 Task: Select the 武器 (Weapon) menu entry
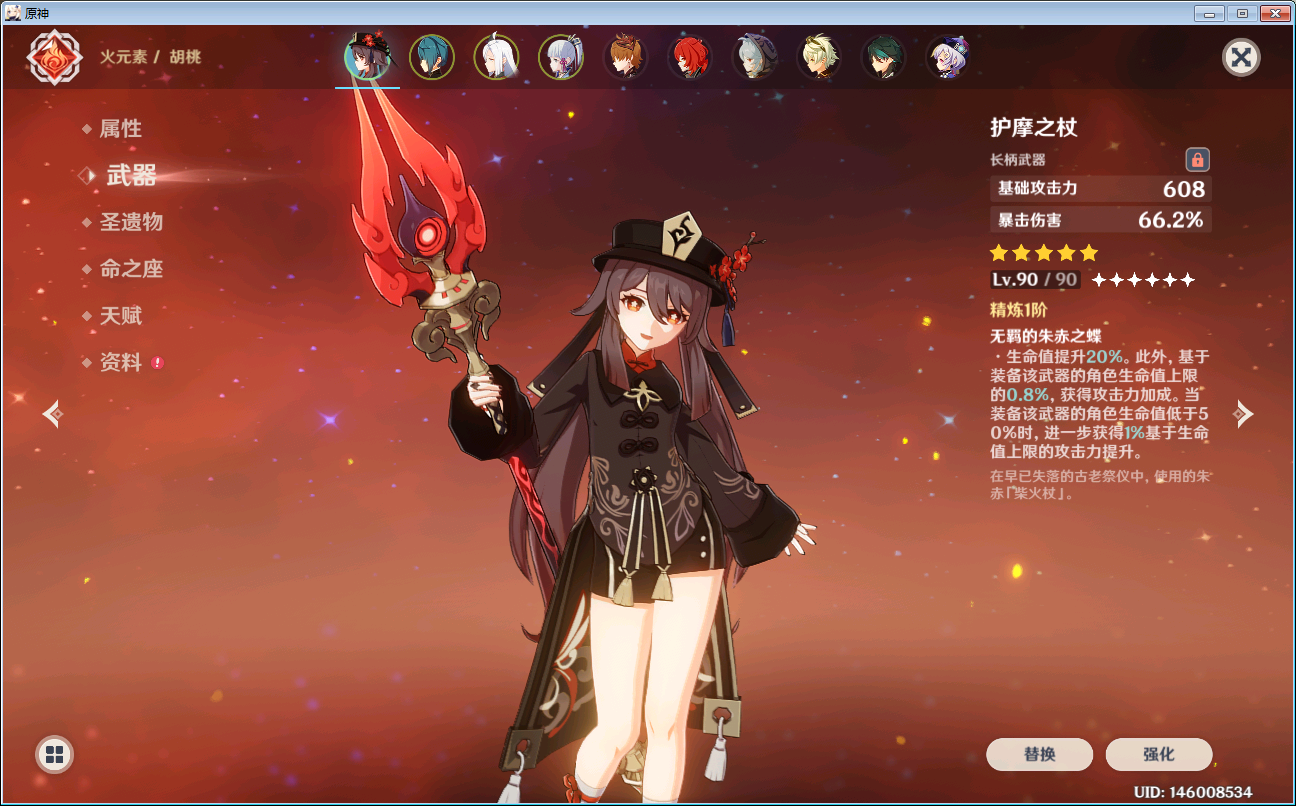[131, 176]
